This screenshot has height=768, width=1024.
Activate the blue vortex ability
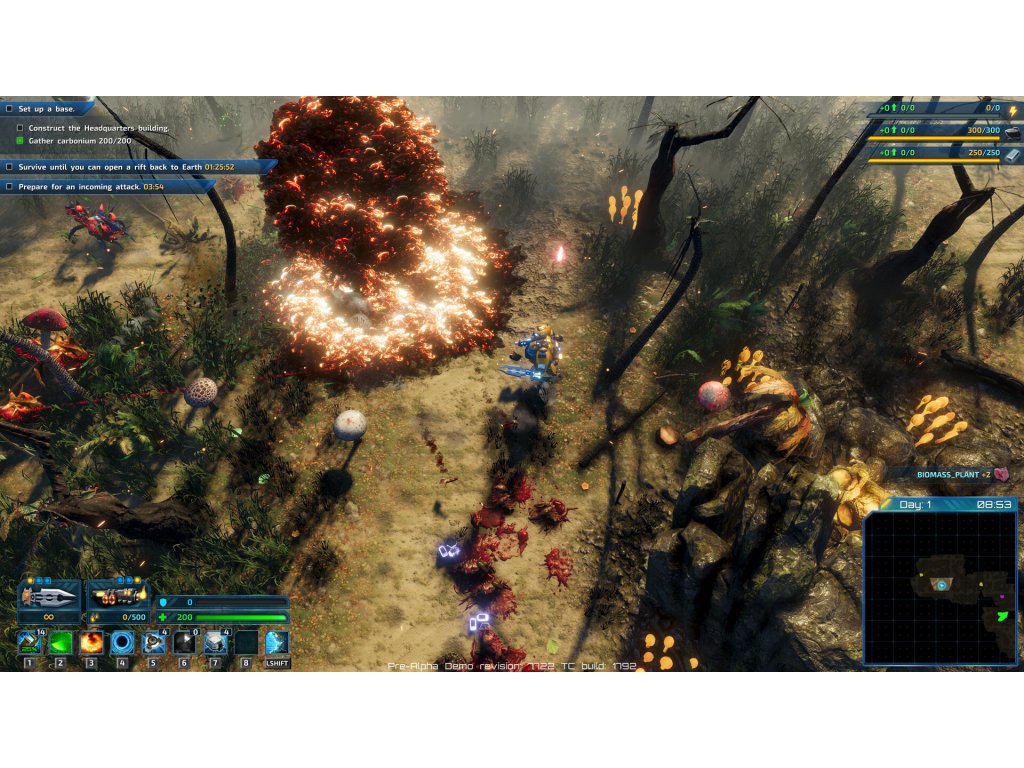(122, 641)
